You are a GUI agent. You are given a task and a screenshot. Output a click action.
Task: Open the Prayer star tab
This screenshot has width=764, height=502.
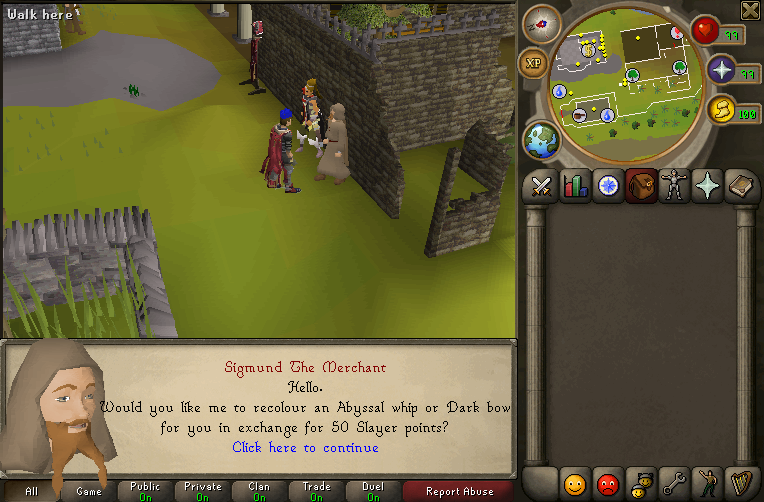tap(707, 187)
